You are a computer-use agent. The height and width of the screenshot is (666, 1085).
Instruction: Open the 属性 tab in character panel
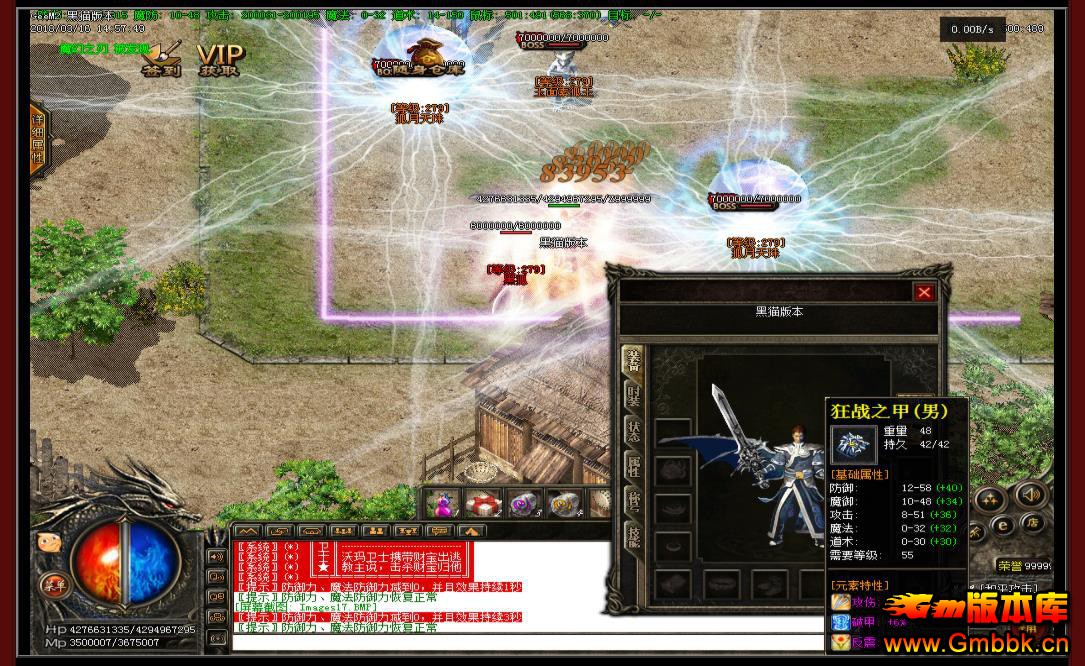click(633, 465)
